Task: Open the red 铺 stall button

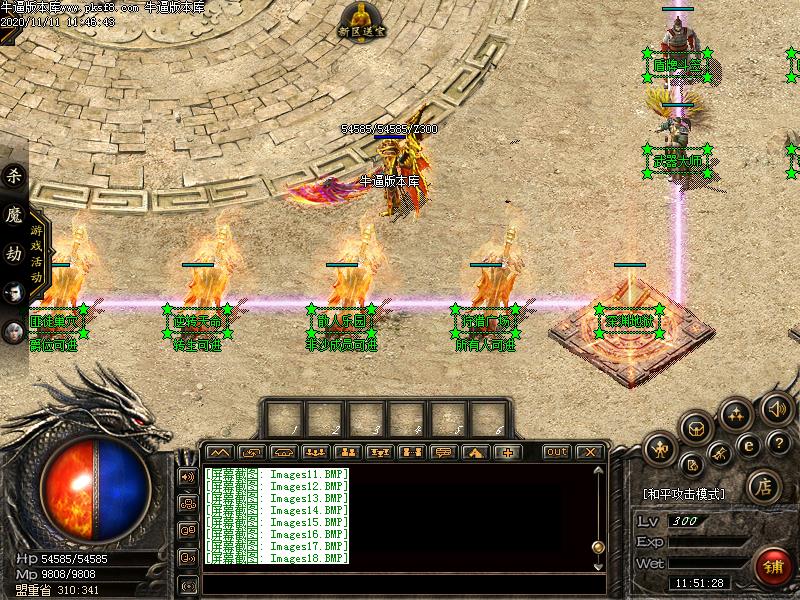Action: pyautogui.click(x=774, y=566)
